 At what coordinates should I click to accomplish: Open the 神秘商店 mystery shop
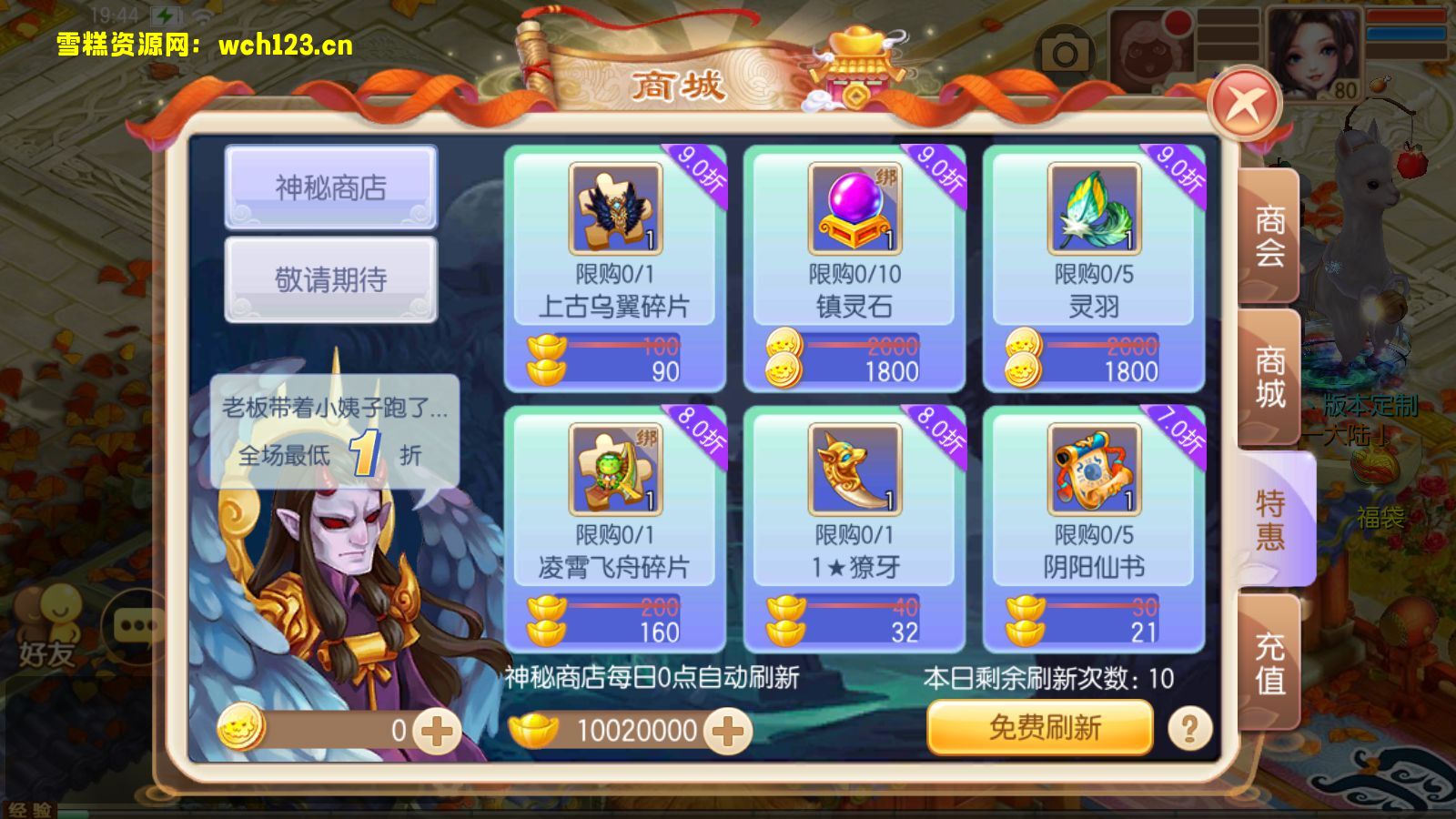[x=329, y=187]
